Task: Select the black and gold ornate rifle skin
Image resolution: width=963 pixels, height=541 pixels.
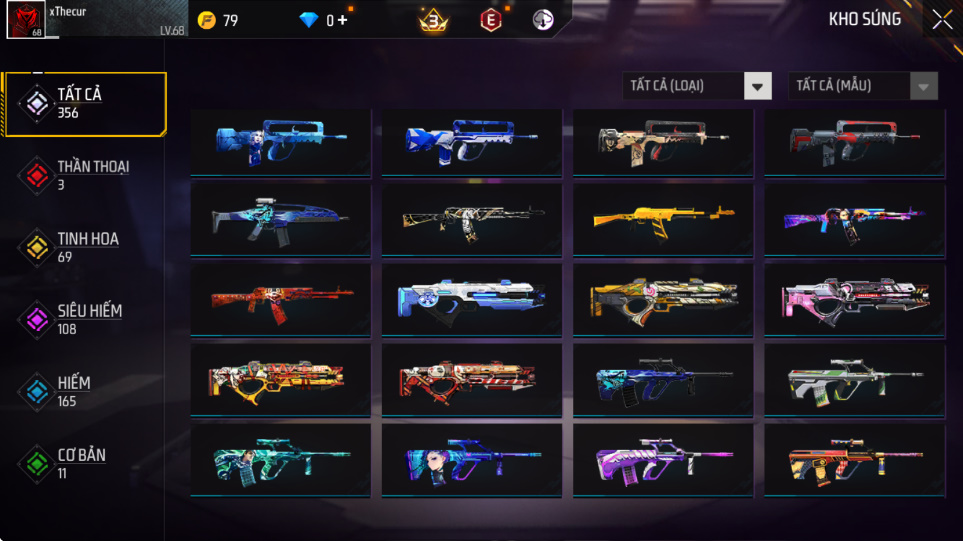Action: coord(472,217)
